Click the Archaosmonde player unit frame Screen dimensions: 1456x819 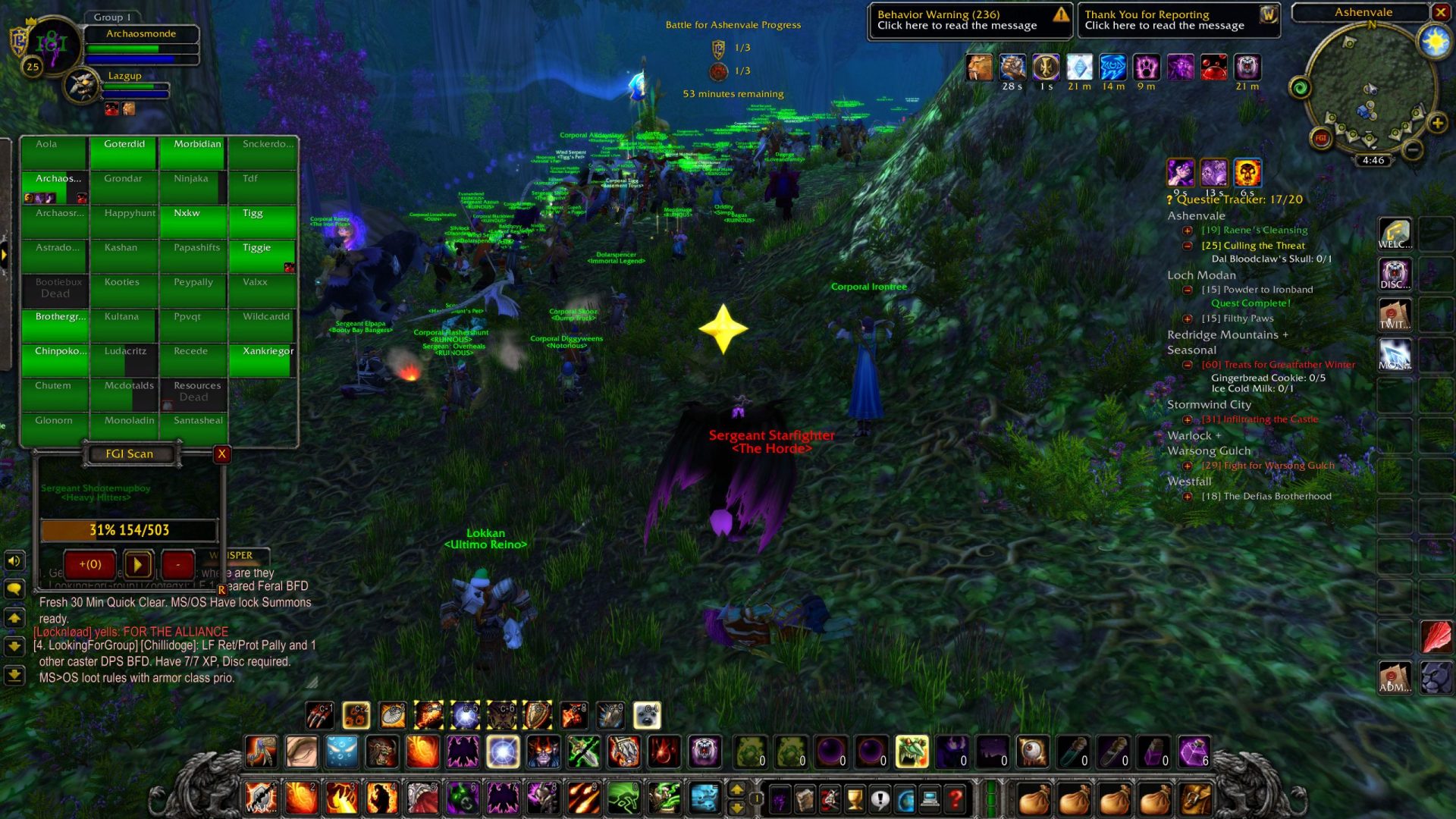click(x=141, y=34)
